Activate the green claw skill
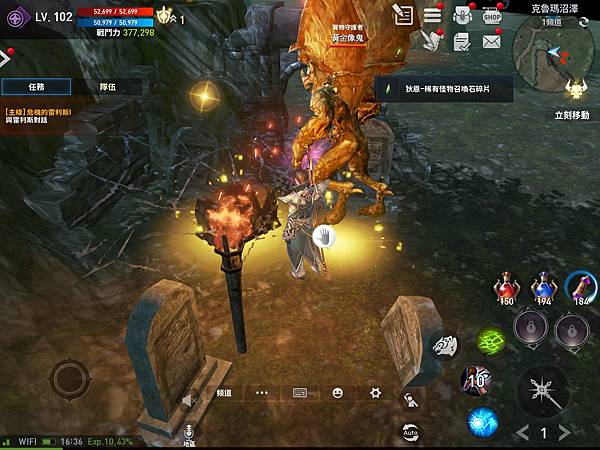600x450 pixels. coord(490,341)
